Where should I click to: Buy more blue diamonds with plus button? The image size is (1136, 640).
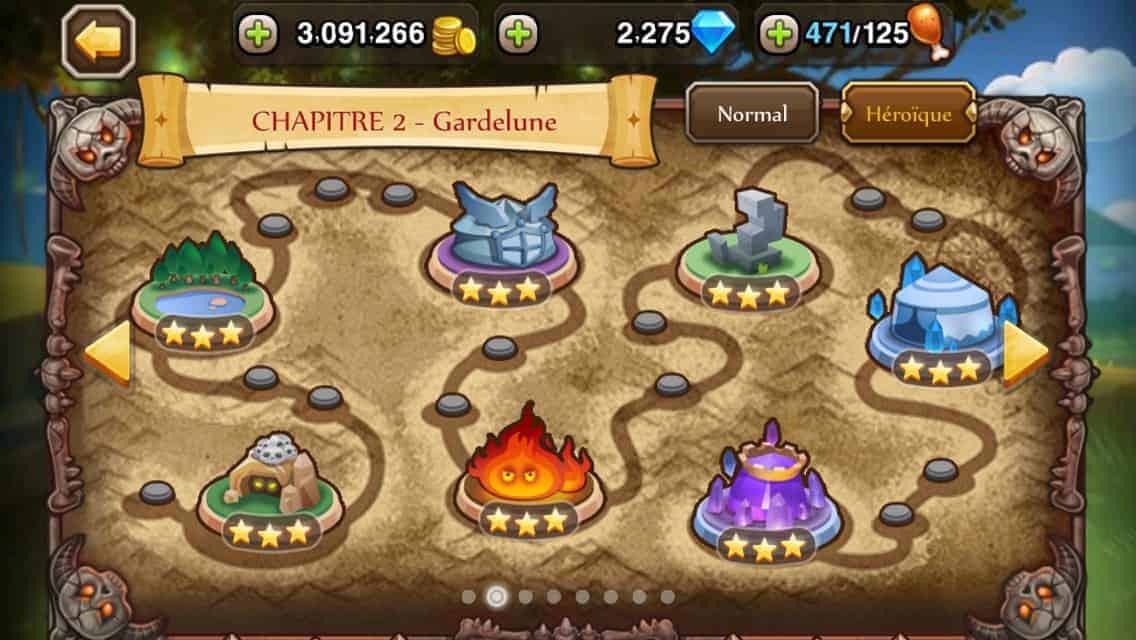[x=517, y=35]
